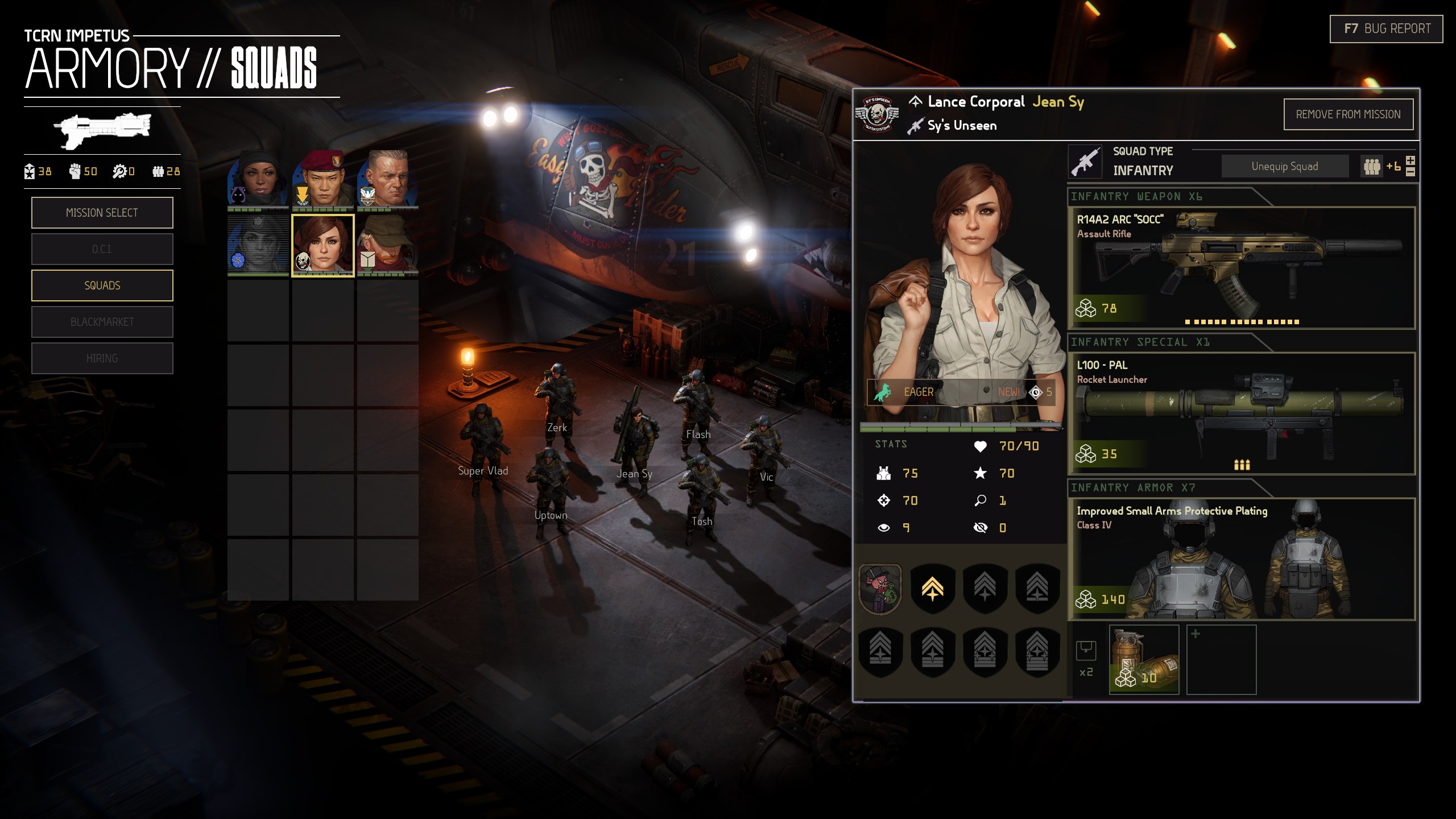1456x819 pixels.
Task: Open the Hiring menu entry
Action: (102, 358)
